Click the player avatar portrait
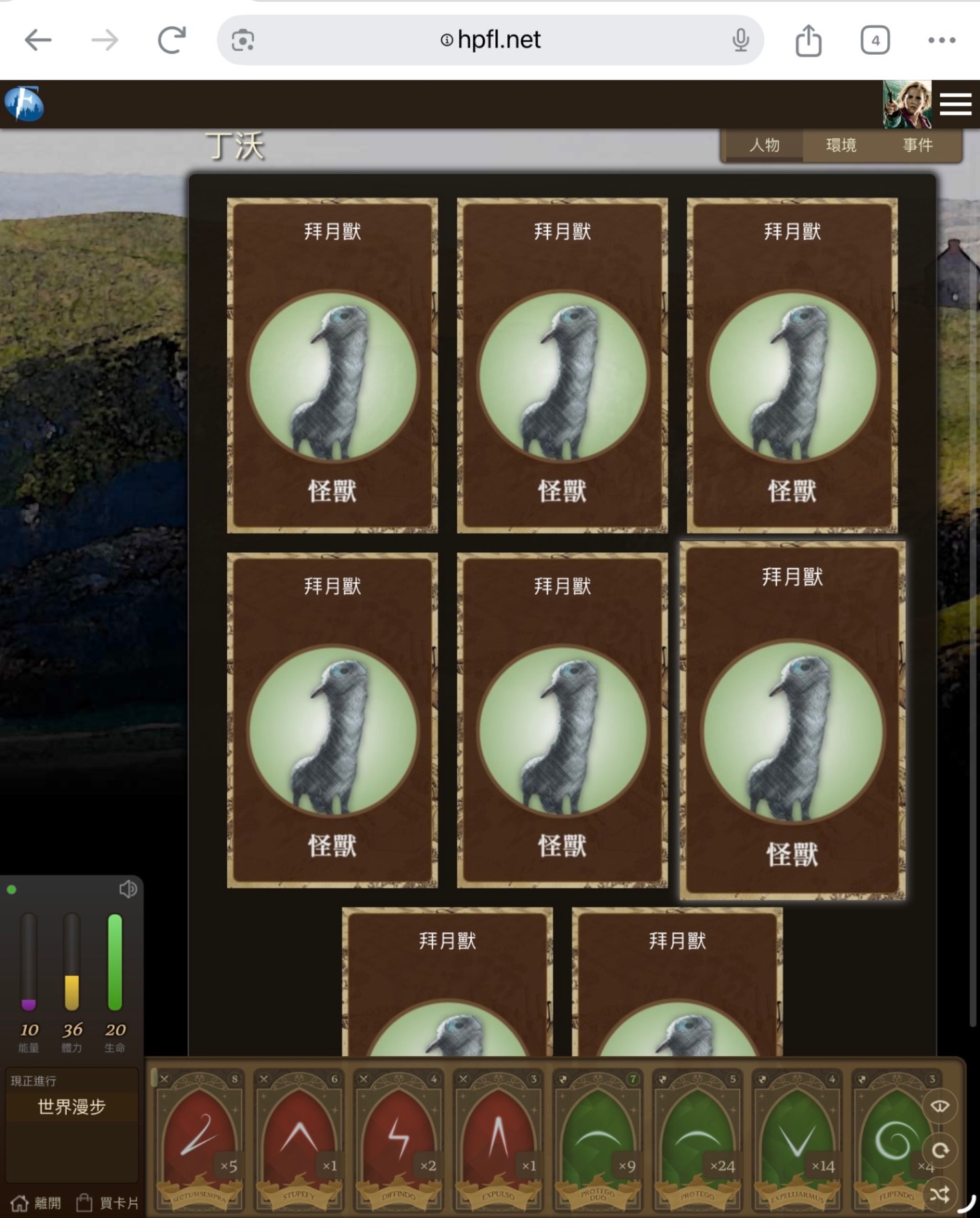Screen dimensions: 980x1218 click(907, 105)
